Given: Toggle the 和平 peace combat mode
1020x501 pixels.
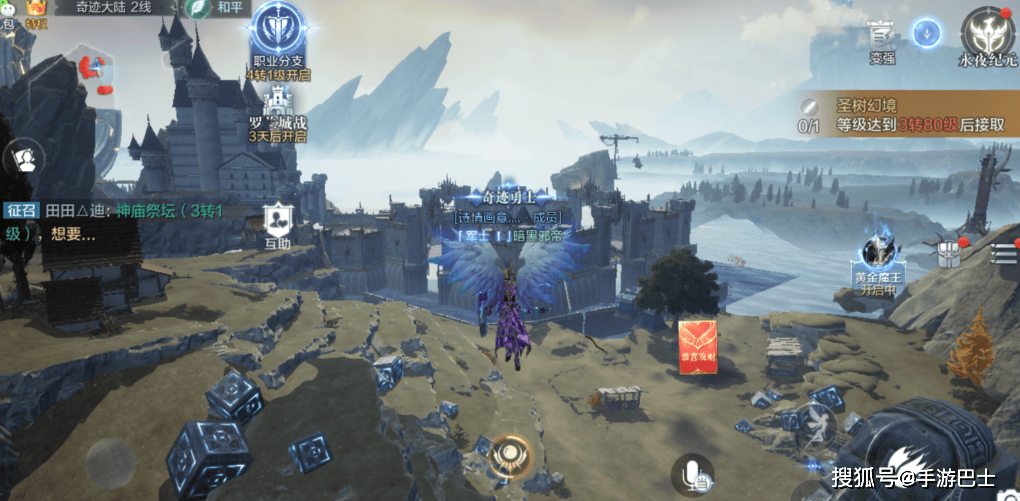Looking at the screenshot, I should tap(217, 8).
